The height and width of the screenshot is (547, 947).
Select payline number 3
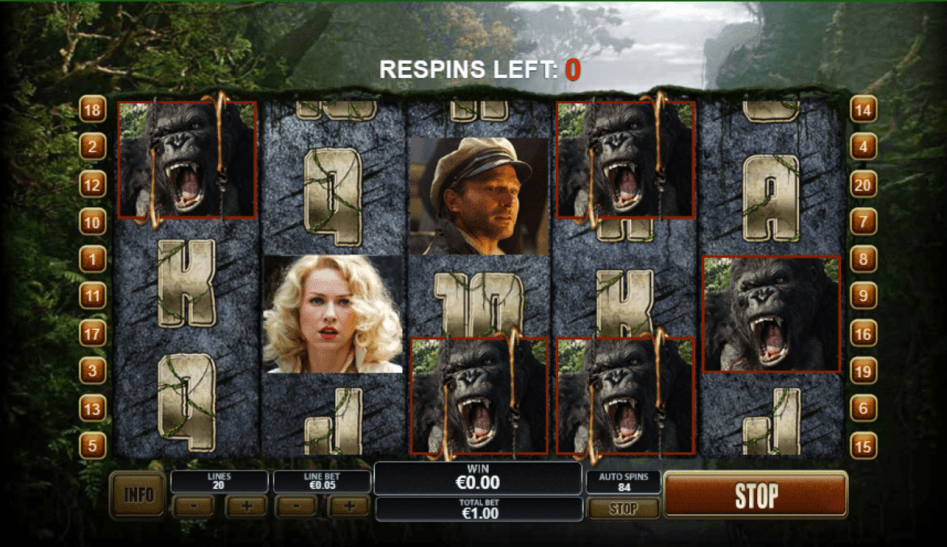tap(93, 371)
